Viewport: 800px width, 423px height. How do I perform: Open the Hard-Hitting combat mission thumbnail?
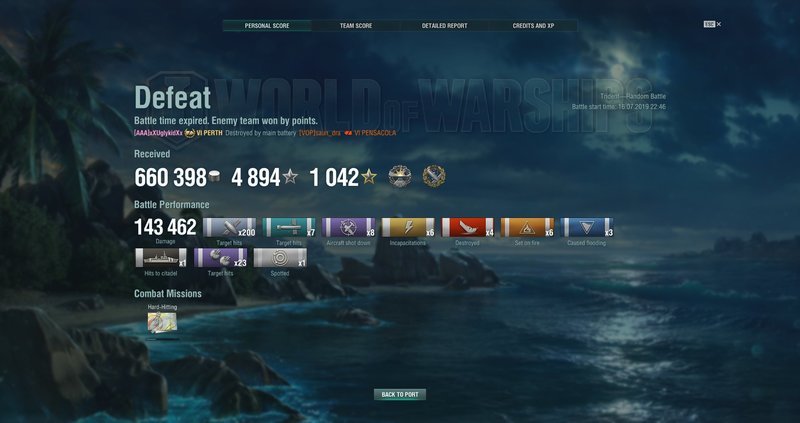pyautogui.click(x=163, y=322)
